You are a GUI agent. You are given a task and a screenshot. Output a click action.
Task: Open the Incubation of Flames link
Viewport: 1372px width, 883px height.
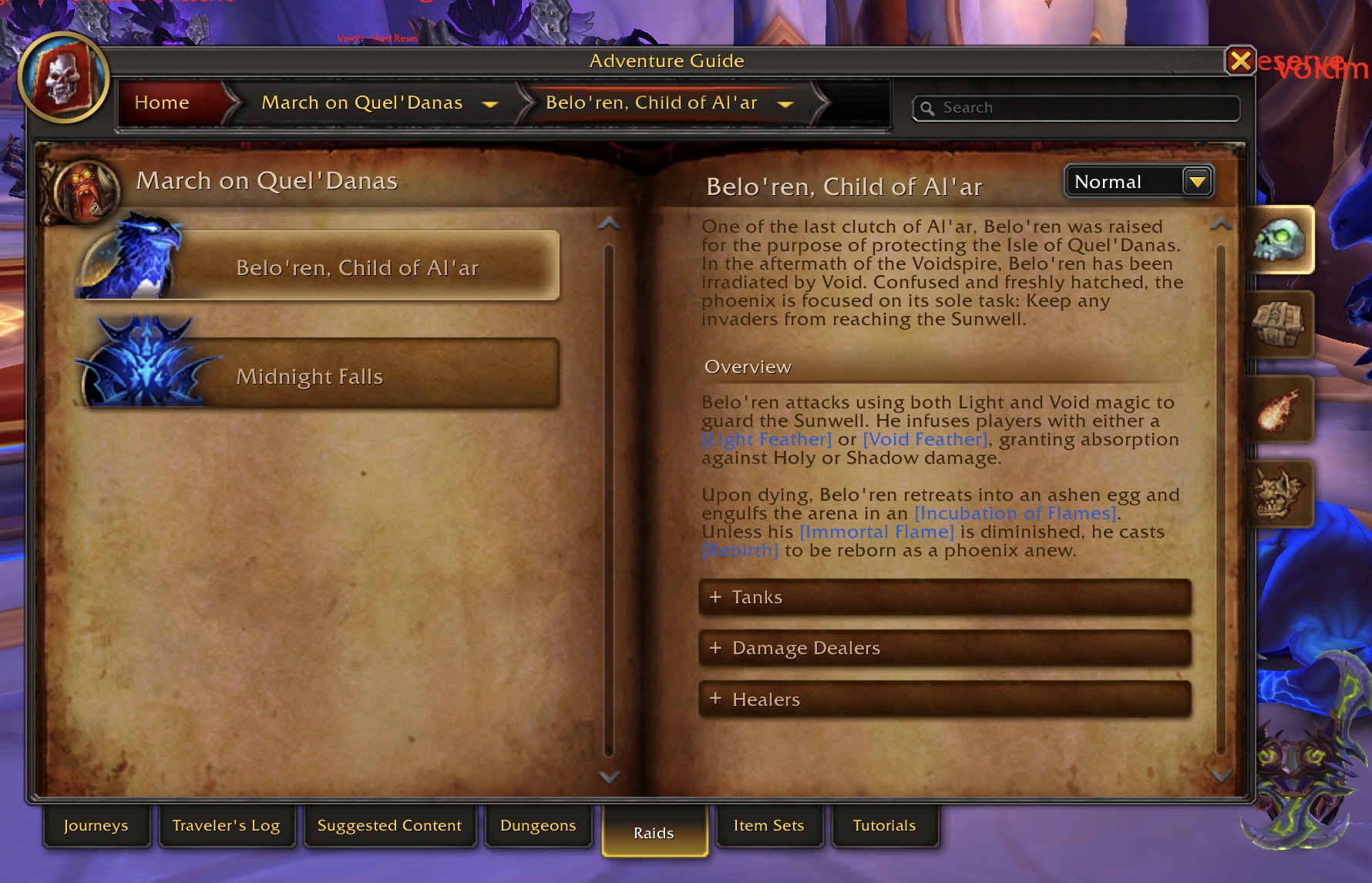1015,513
